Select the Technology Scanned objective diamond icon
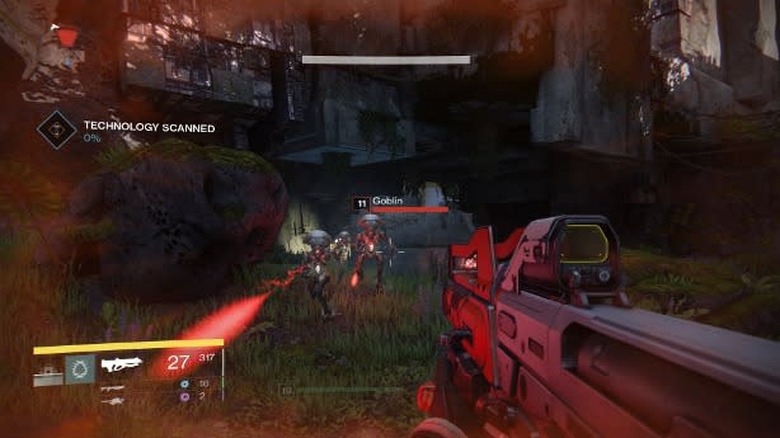780x438 pixels. (56, 130)
